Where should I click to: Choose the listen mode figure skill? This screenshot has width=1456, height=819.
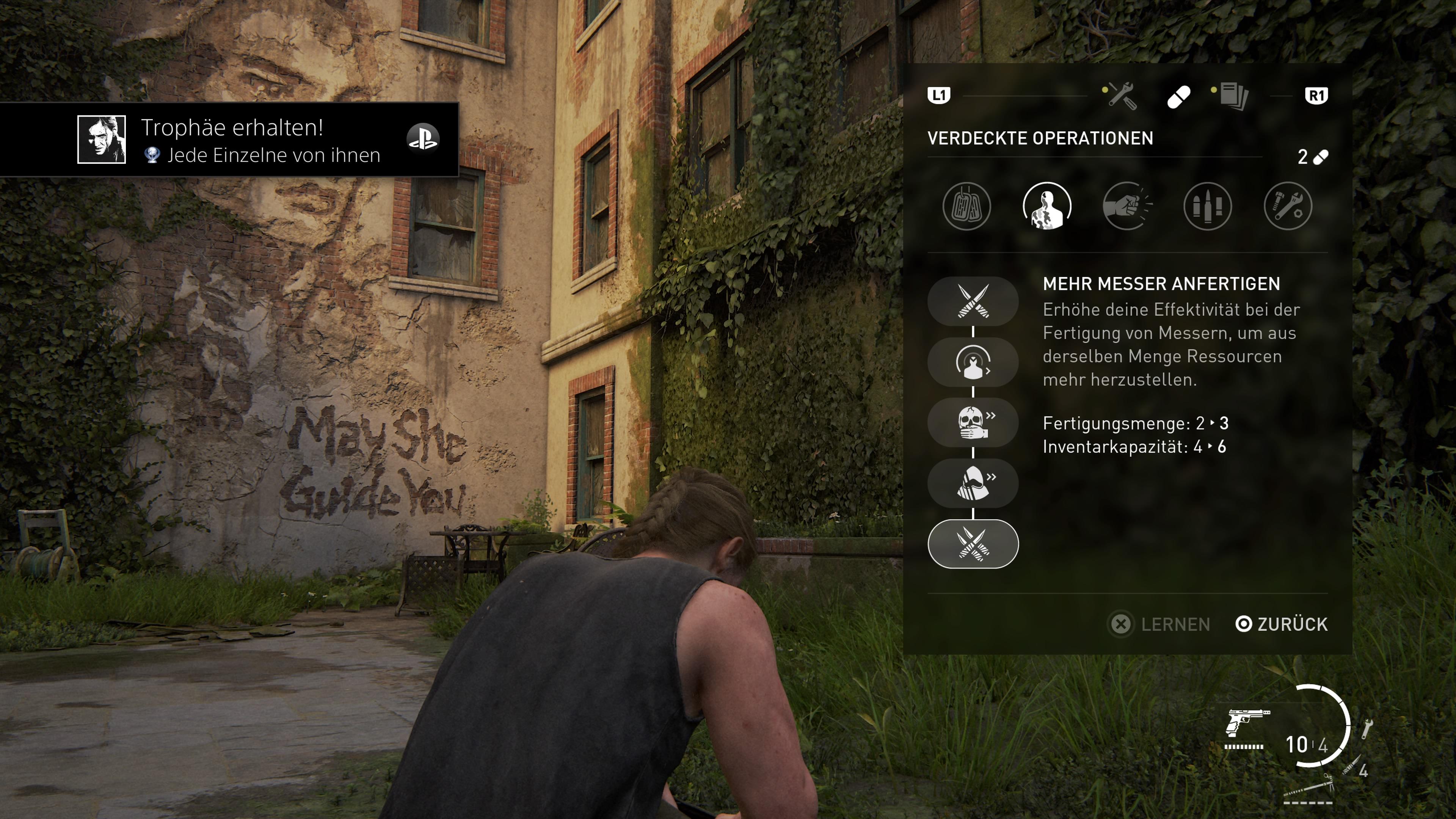coord(973,362)
